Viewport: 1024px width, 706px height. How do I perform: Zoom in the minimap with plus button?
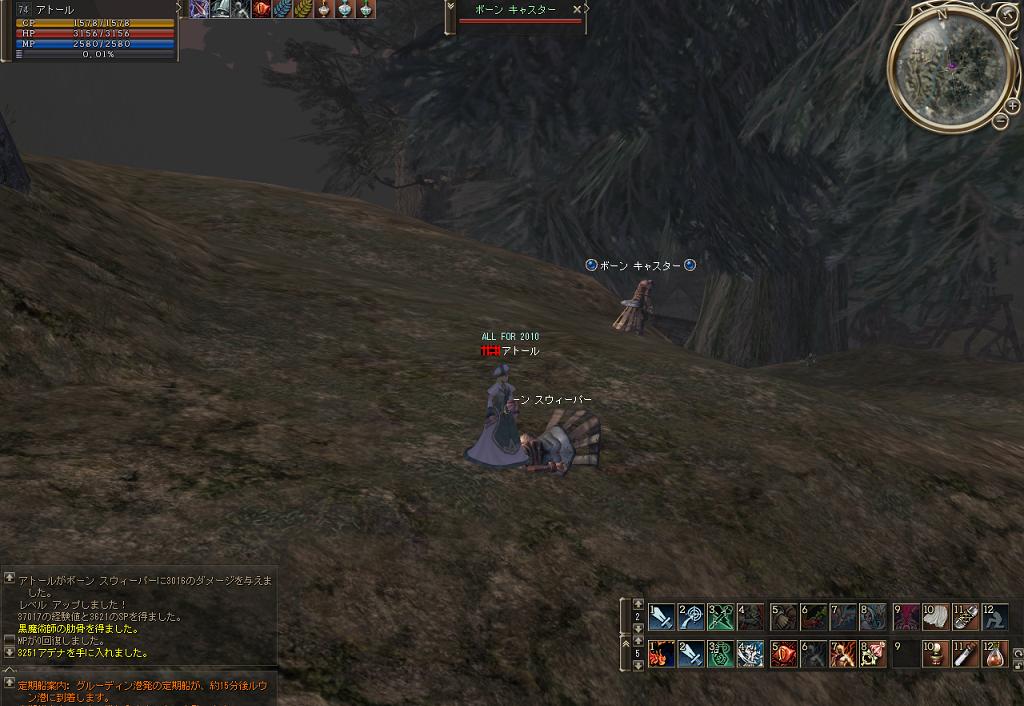pyautogui.click(x=1012, y=105)
